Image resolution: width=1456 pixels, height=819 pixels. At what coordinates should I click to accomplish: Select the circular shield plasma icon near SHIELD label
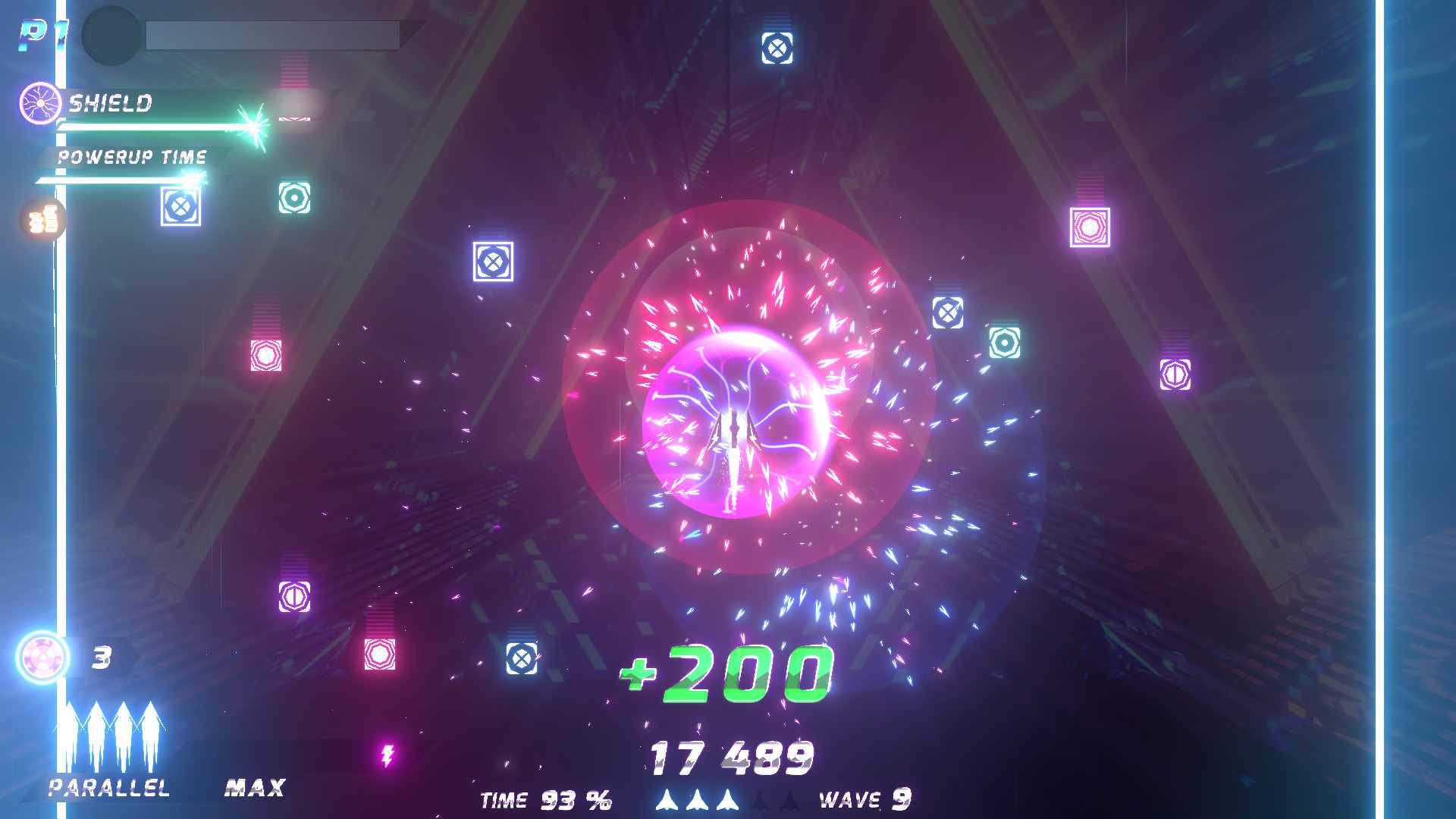[x=39, y=104]
